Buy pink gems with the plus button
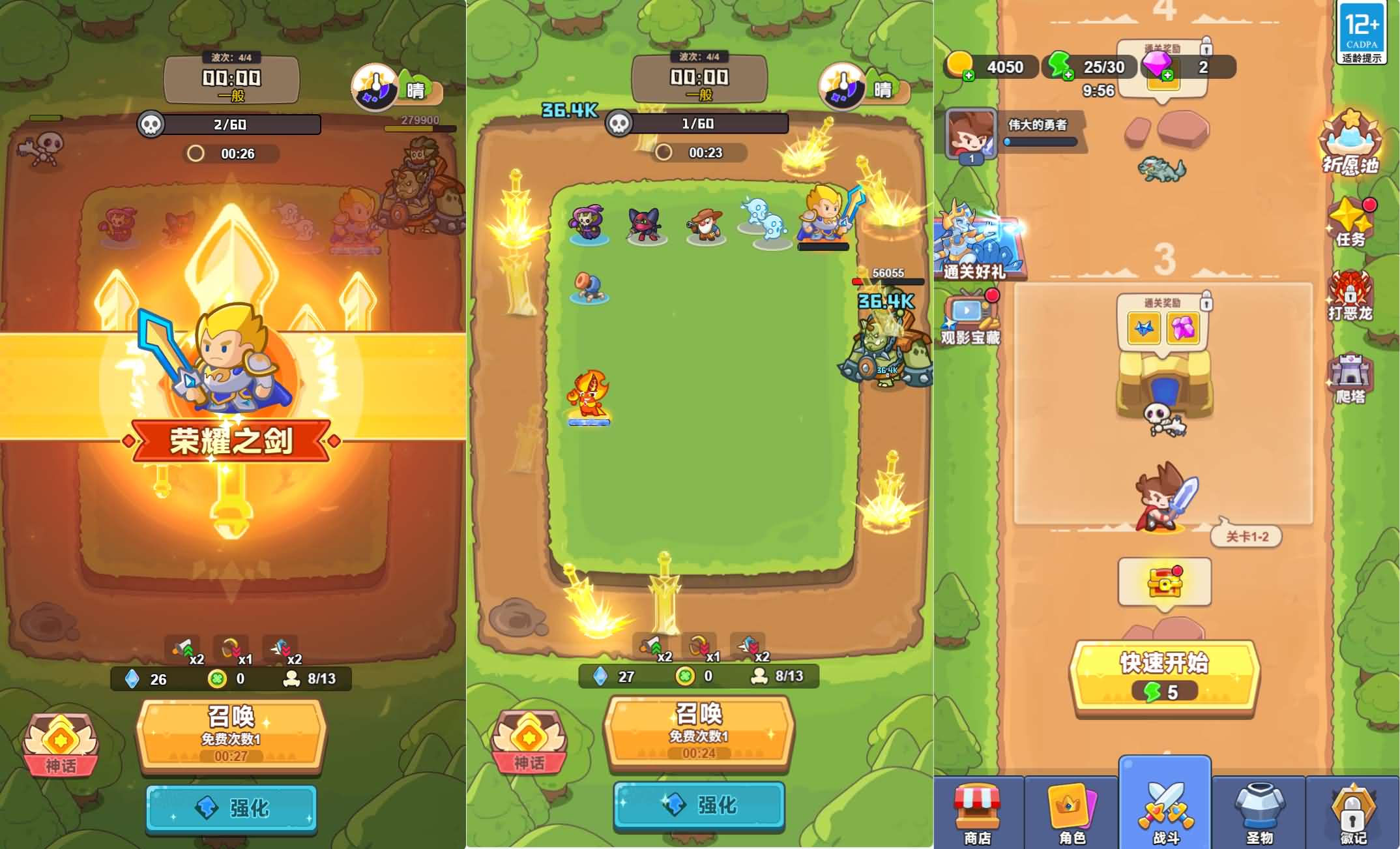 click(1167, 76)
